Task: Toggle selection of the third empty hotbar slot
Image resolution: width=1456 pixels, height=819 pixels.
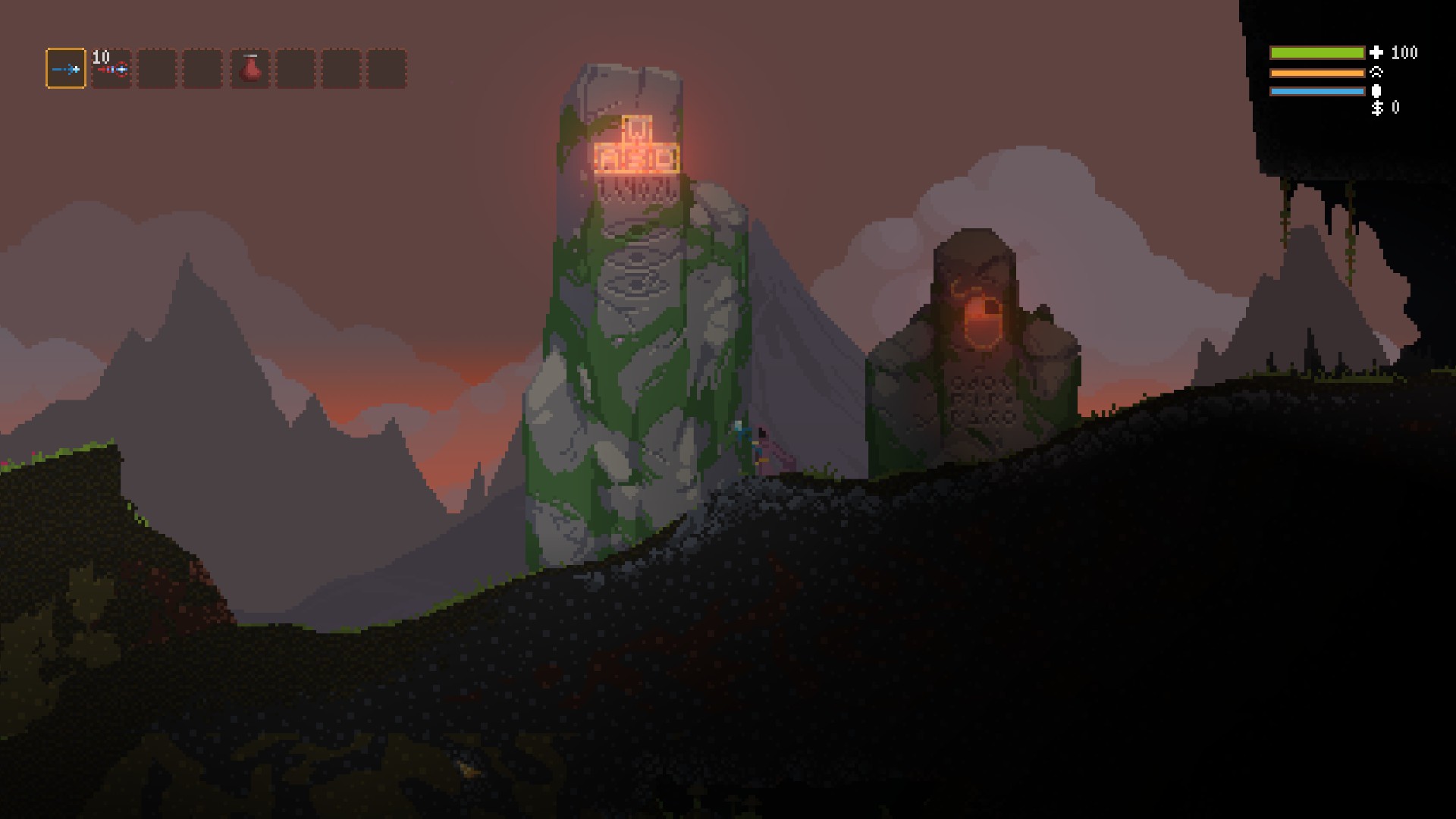Action: coord(157,70)
